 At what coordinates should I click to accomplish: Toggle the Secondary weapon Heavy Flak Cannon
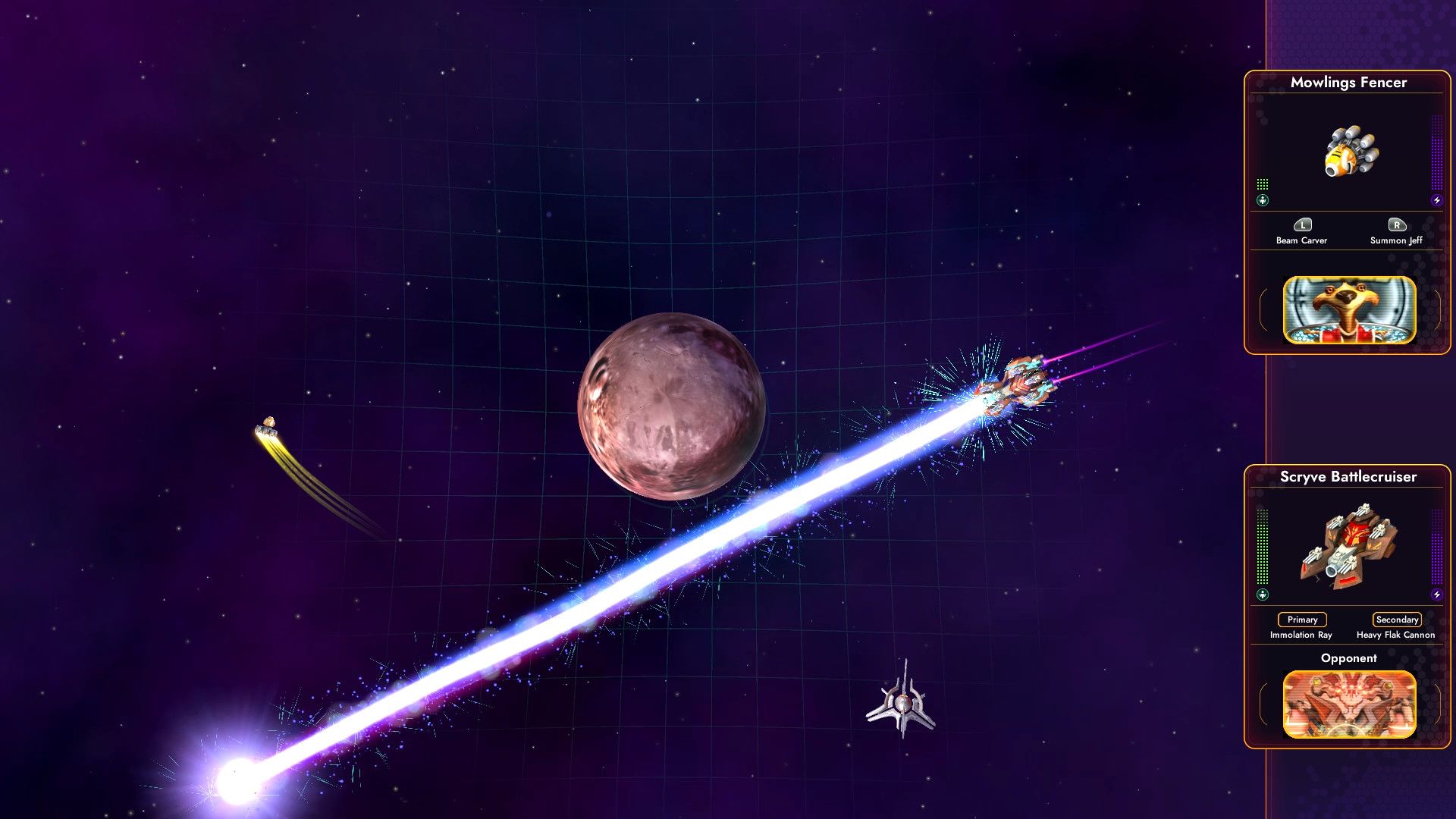[x=1398, y=620]
